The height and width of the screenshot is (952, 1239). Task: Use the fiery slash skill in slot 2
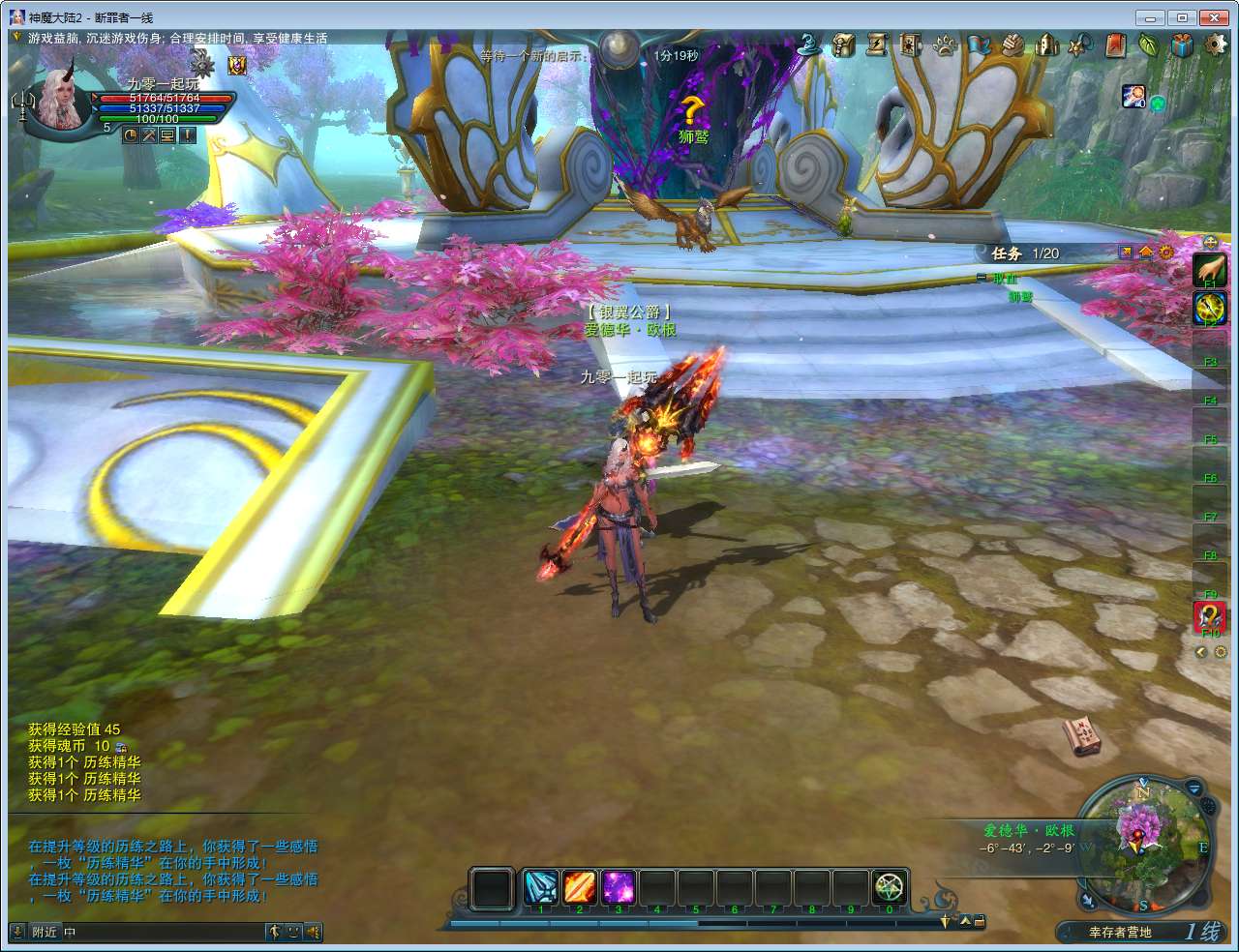coord(579,887)
